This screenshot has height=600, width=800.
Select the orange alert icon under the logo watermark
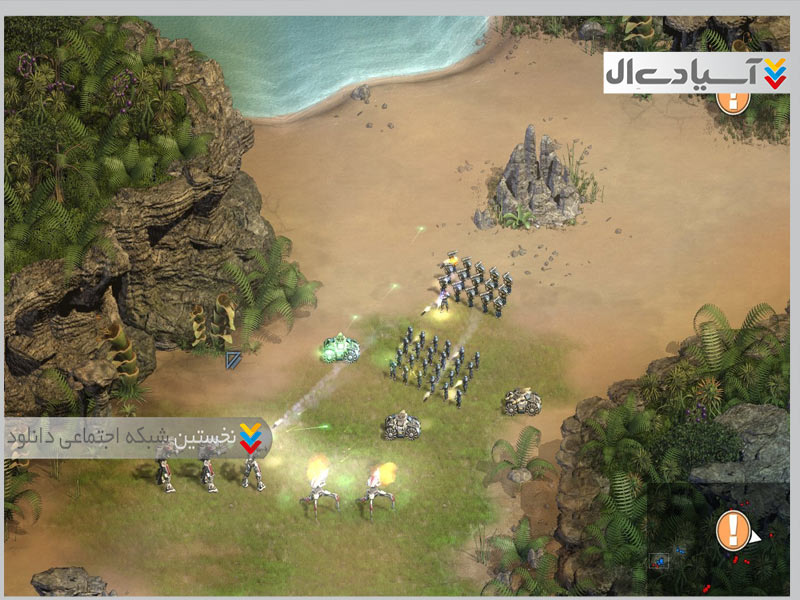coord(734,101)
